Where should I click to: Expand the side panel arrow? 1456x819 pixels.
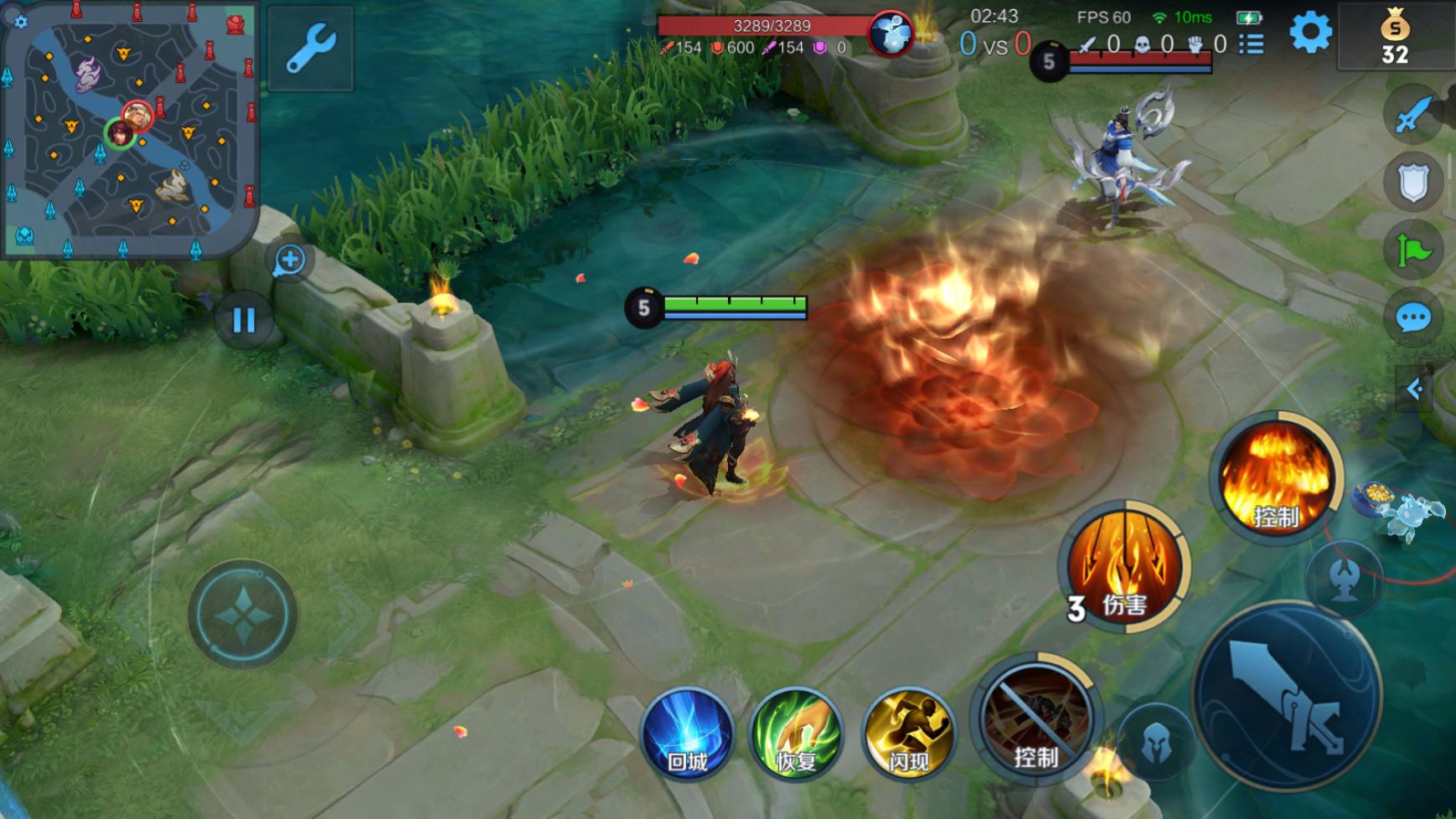coord(1415,389)
